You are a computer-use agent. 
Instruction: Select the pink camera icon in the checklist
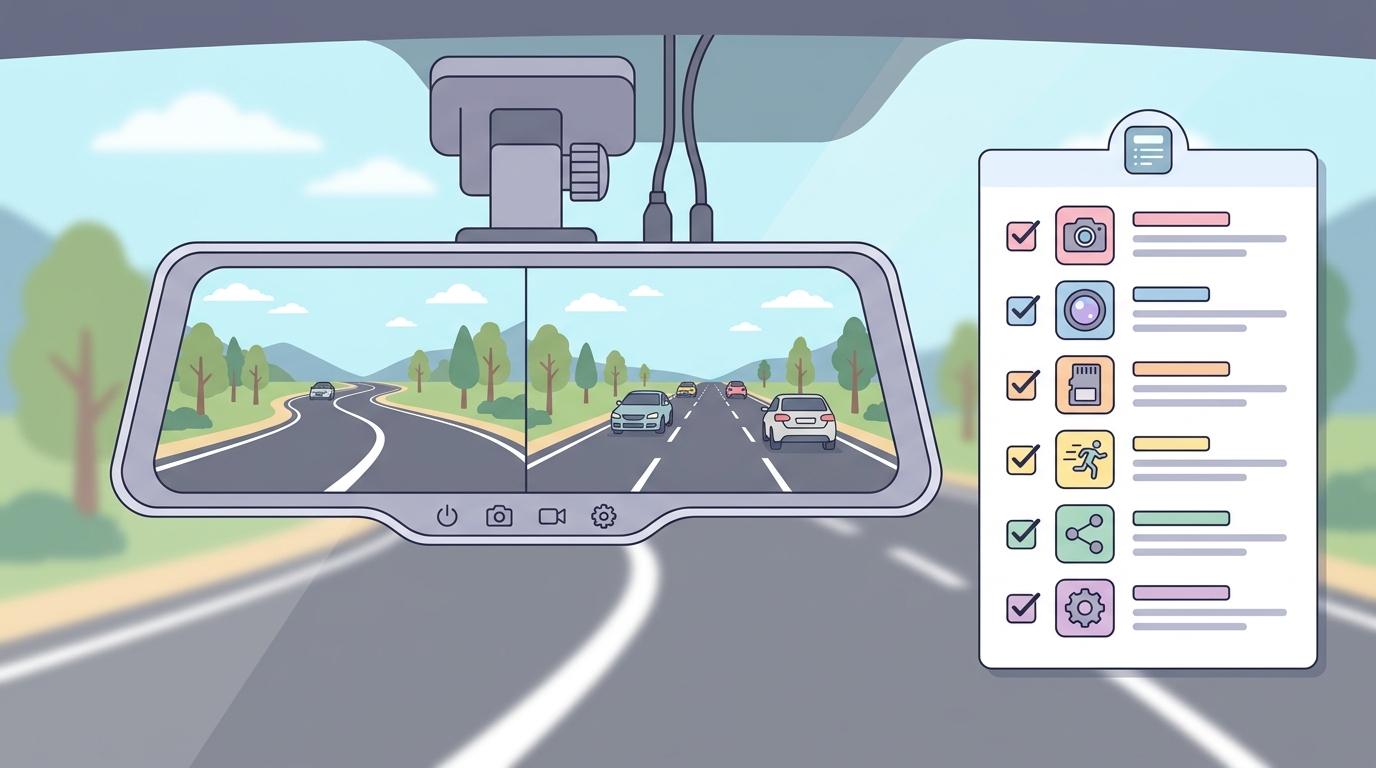tap(1085, 236)
